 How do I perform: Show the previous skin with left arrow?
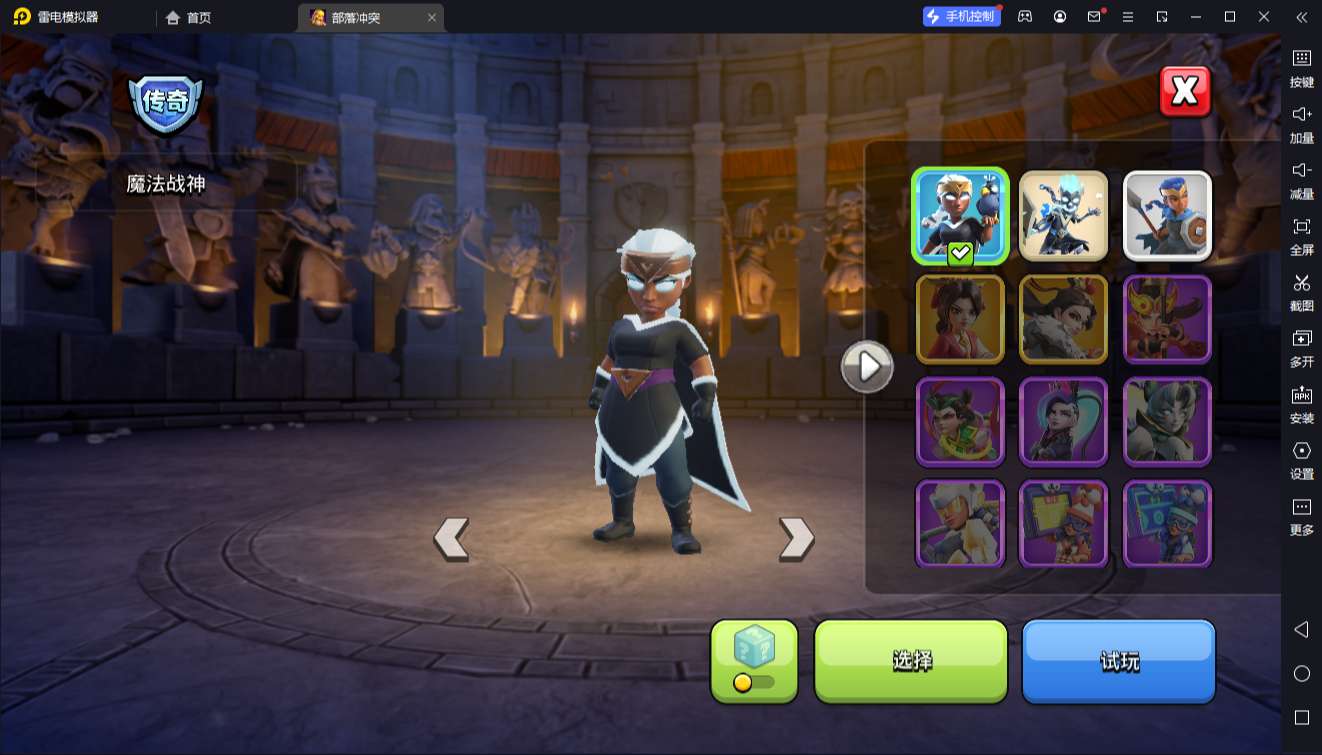point(451,538)
